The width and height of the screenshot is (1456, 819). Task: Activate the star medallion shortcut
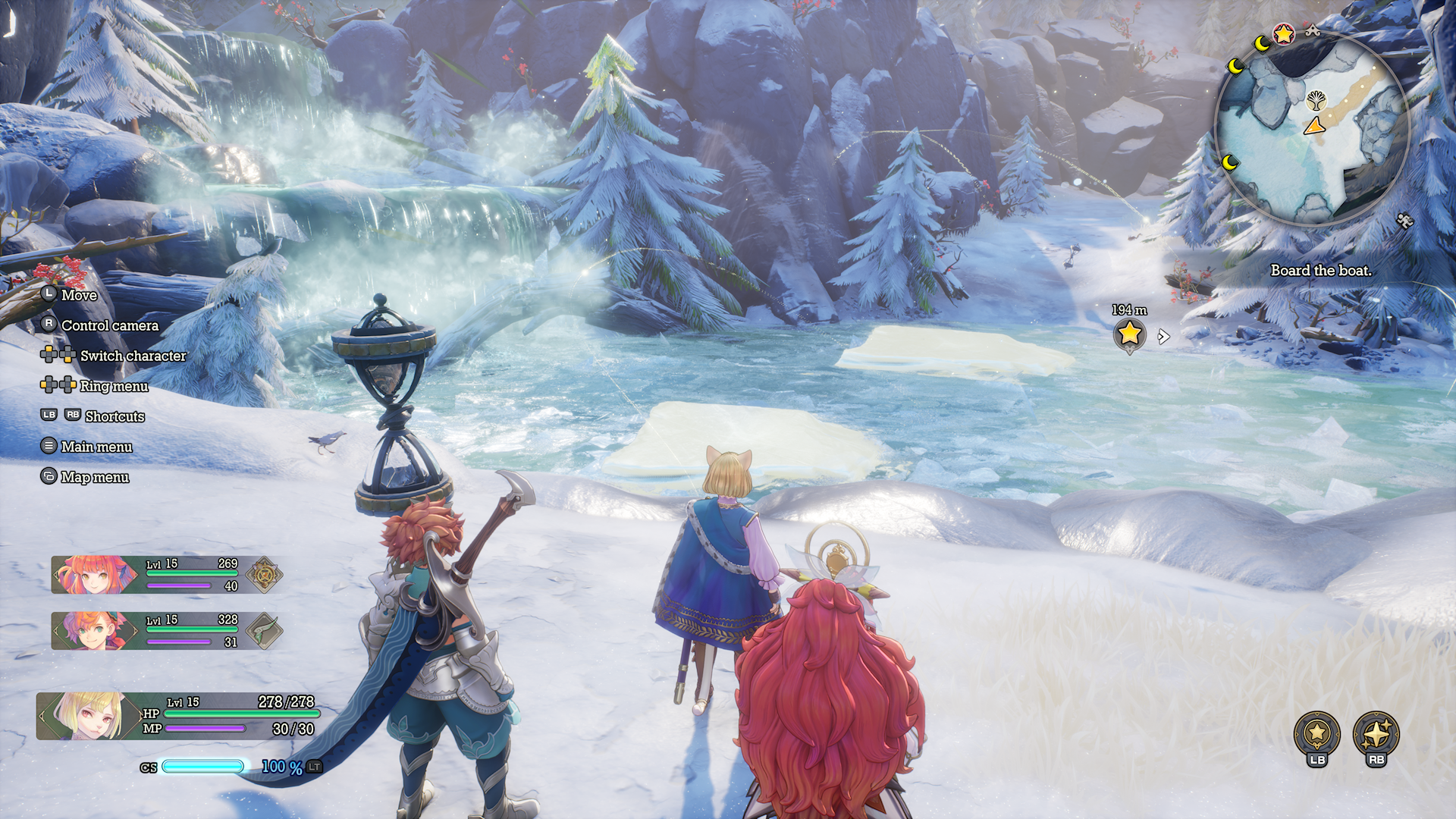[1316, 733]
